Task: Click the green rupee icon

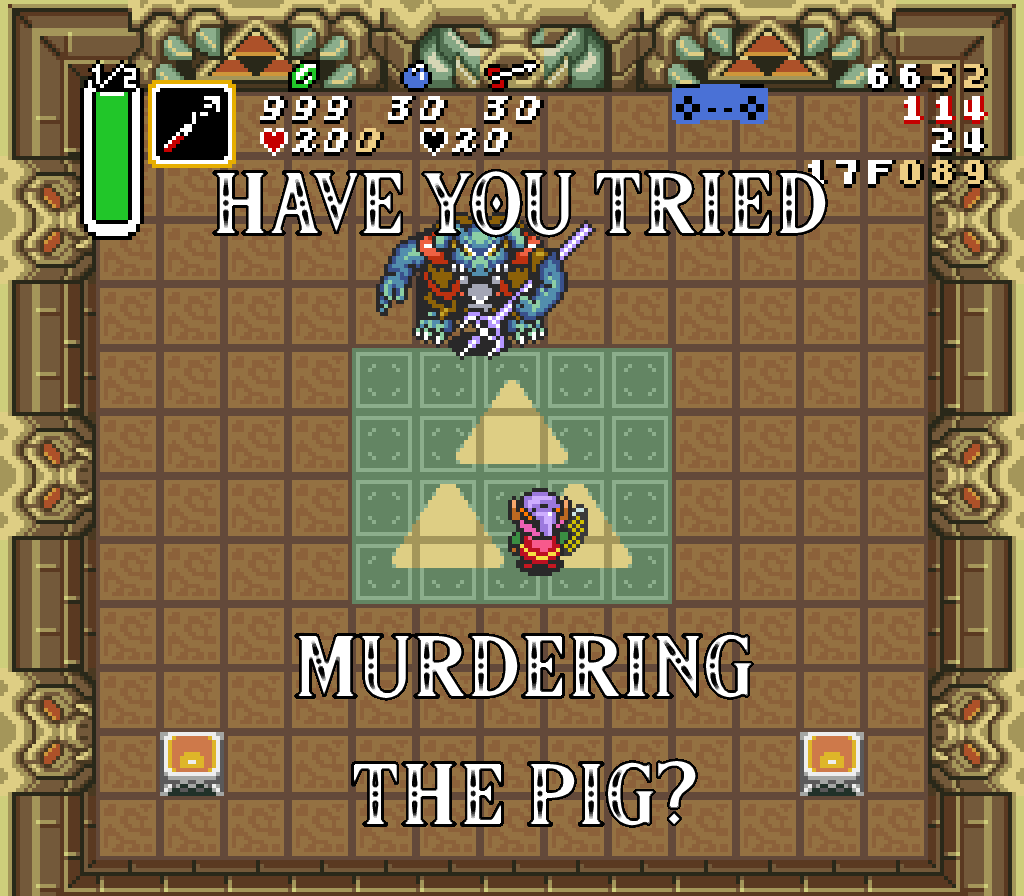Action: point(303,75)
